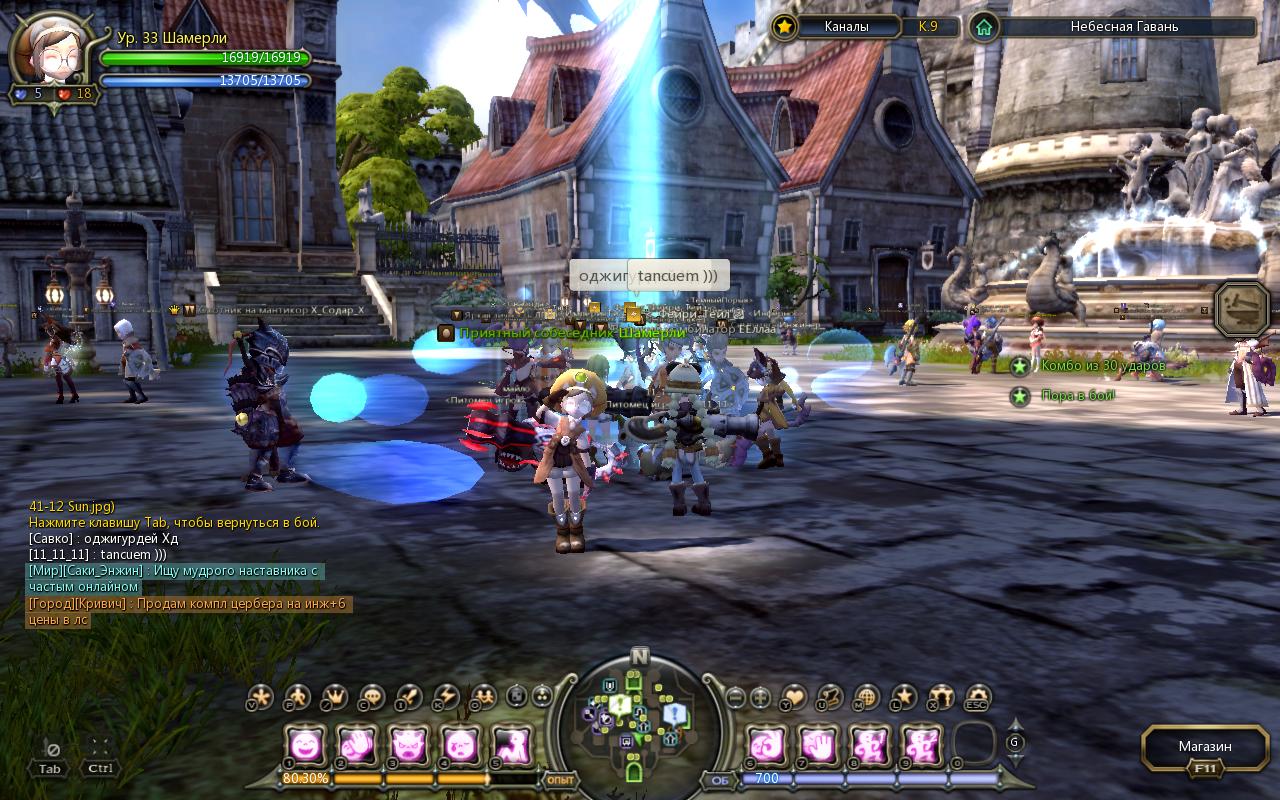Image resolution: width=1280 pixels, height=800 pixels.
Task: Open the Каналы channel selector
Action: click(846, 27)
